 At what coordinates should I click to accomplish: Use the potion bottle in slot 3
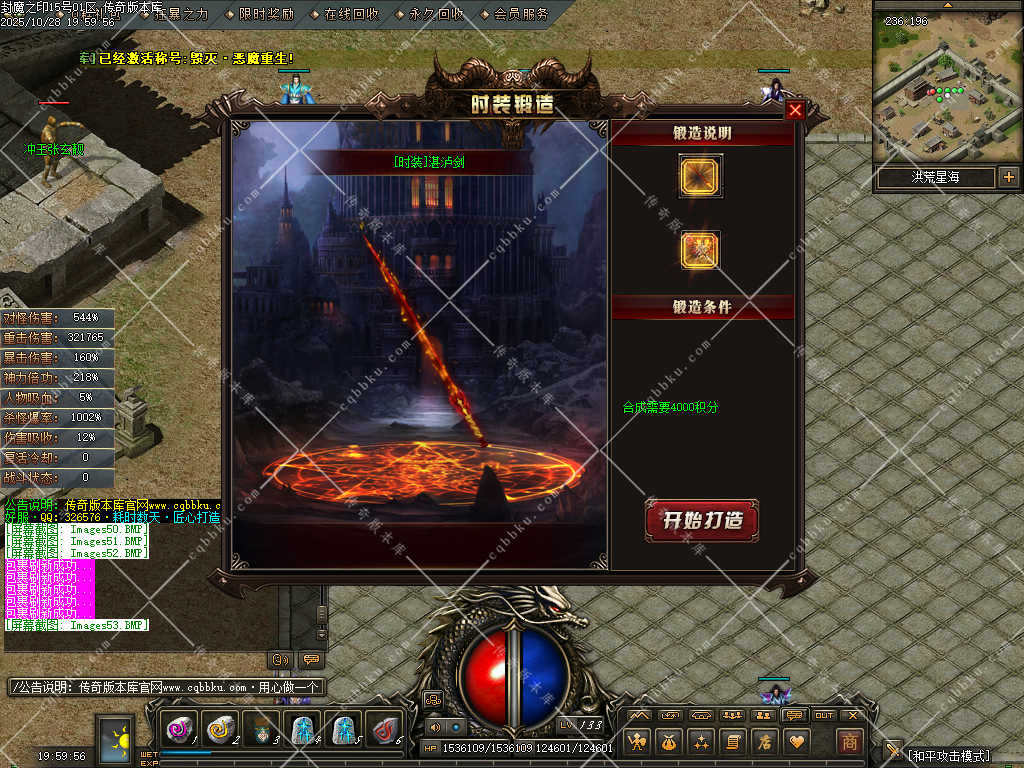[261, 731]
